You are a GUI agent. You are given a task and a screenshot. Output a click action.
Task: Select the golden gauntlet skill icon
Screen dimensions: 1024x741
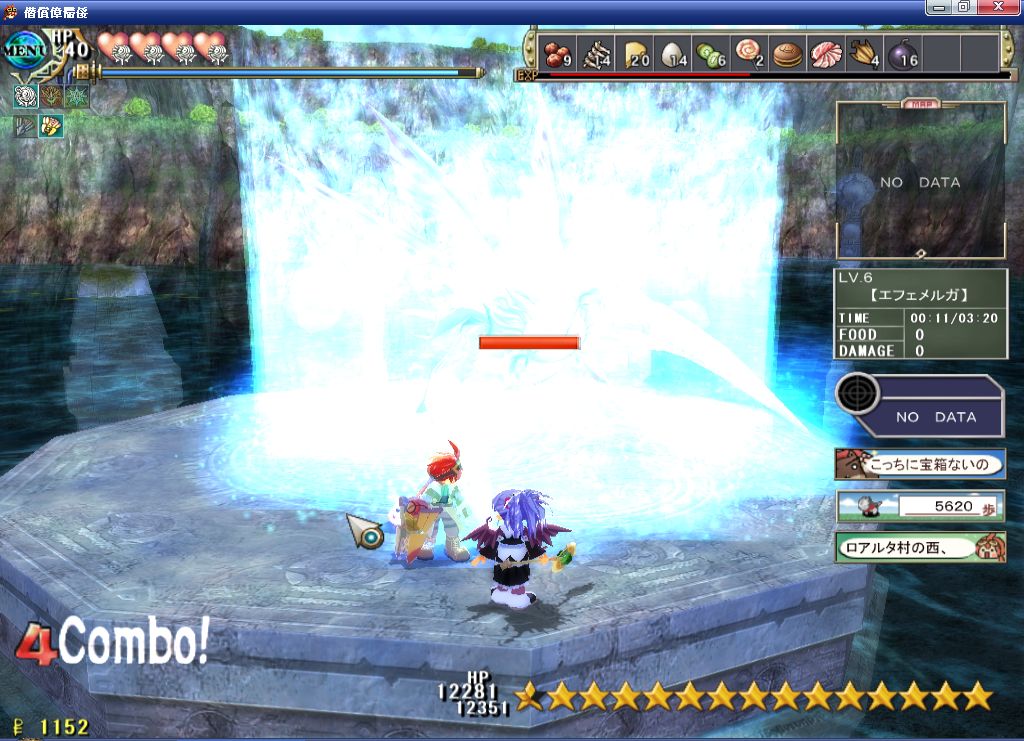(x=51, y=126)
